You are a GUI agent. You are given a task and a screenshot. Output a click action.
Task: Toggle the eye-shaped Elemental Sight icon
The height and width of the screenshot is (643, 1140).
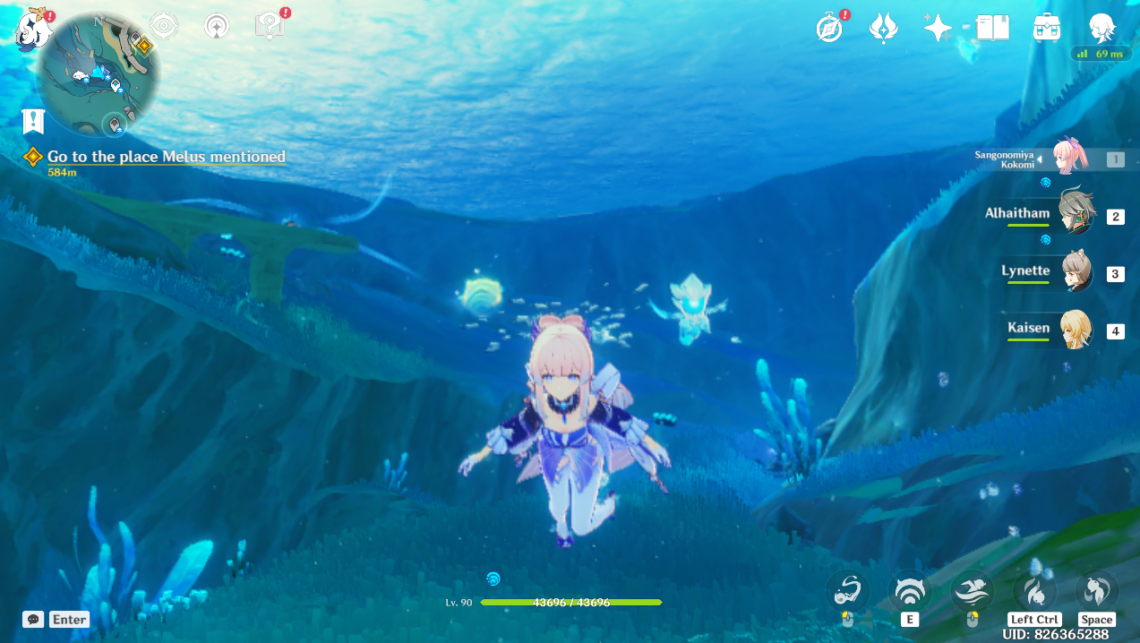point(164,26)
